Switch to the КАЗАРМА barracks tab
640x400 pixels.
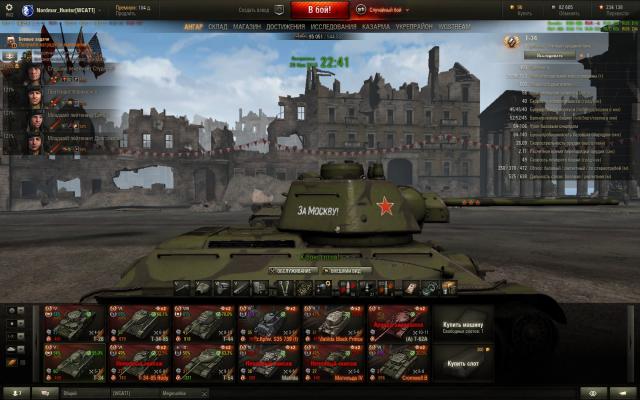pyautogui.click(x=376, y=27)
